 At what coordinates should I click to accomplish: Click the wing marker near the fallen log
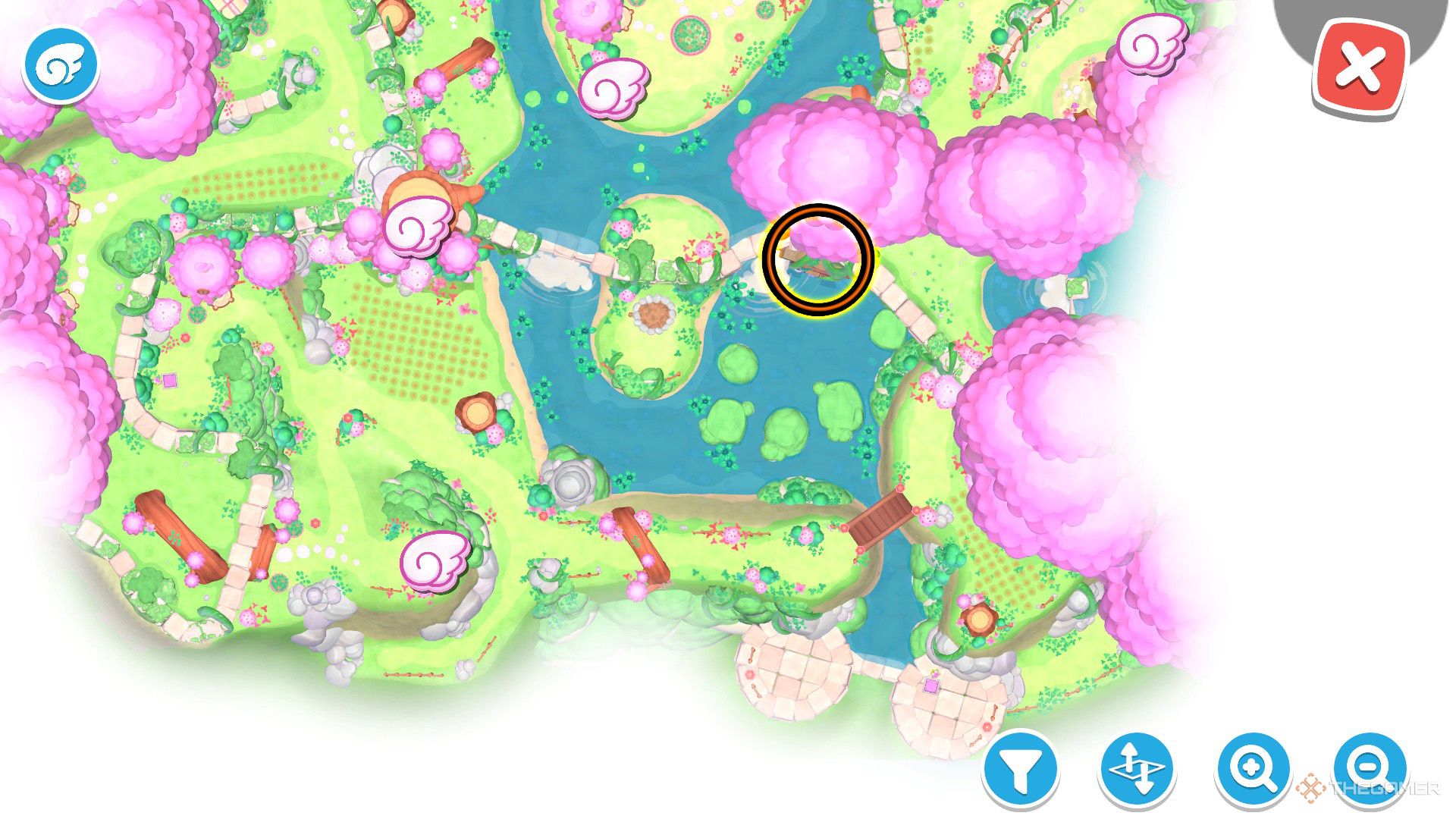[432, 559]
